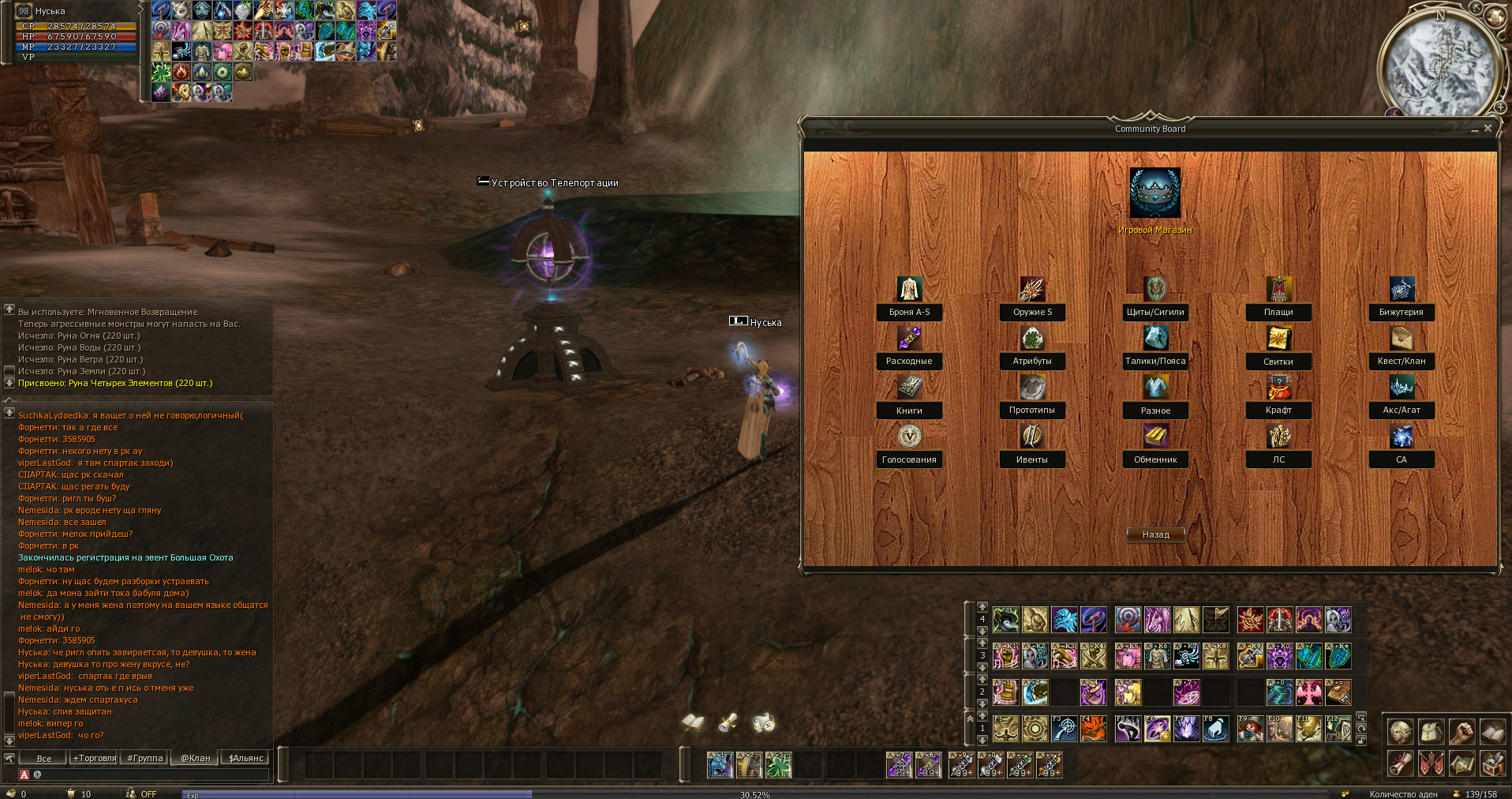Open the Обменник category
Screen dimensions: 1512x799
click(1155, 460)
